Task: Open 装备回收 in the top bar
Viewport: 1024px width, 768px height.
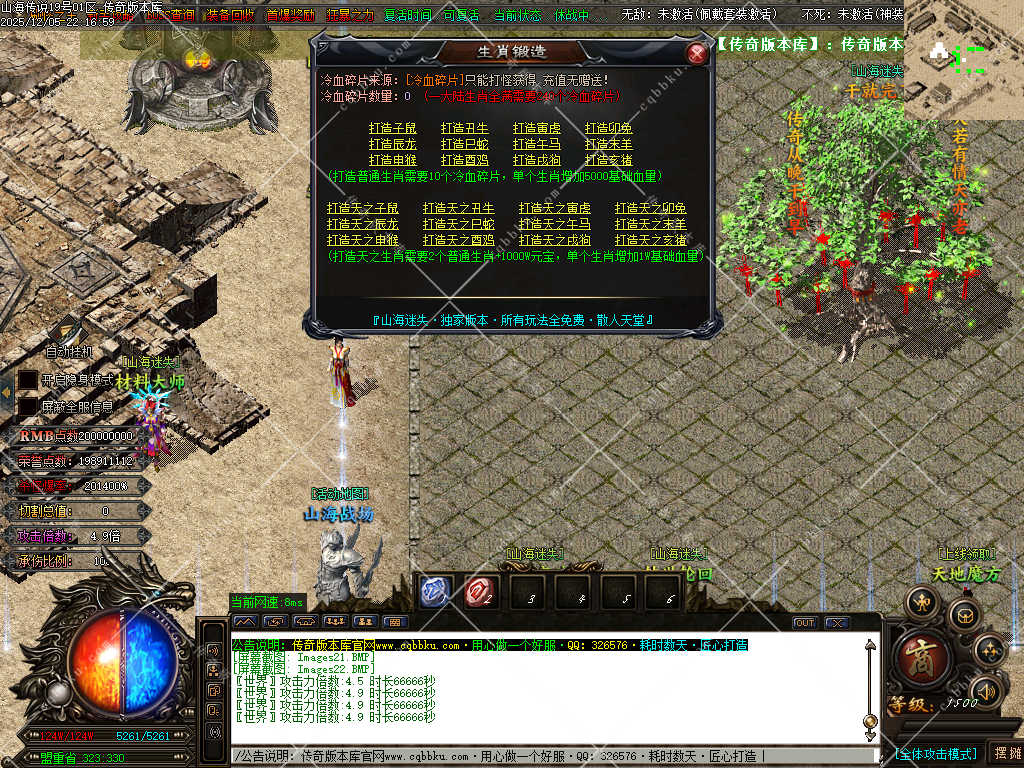Action: coord(231,15)
